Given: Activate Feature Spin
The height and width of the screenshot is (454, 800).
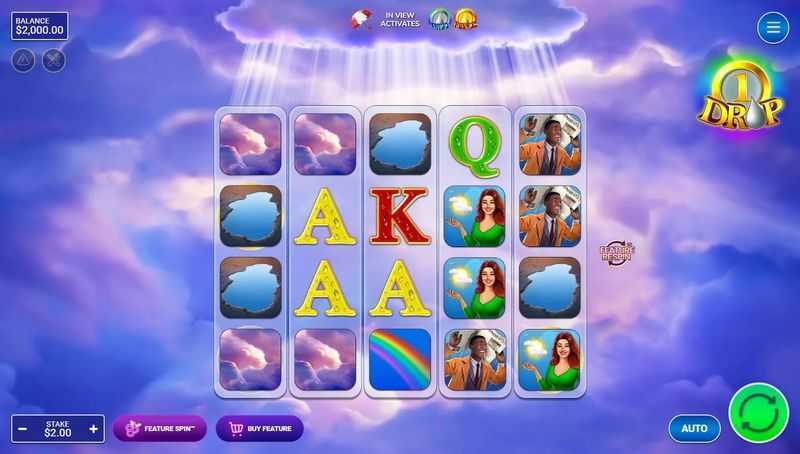Looking at the screenshot, I should click(x=160, y=429).
